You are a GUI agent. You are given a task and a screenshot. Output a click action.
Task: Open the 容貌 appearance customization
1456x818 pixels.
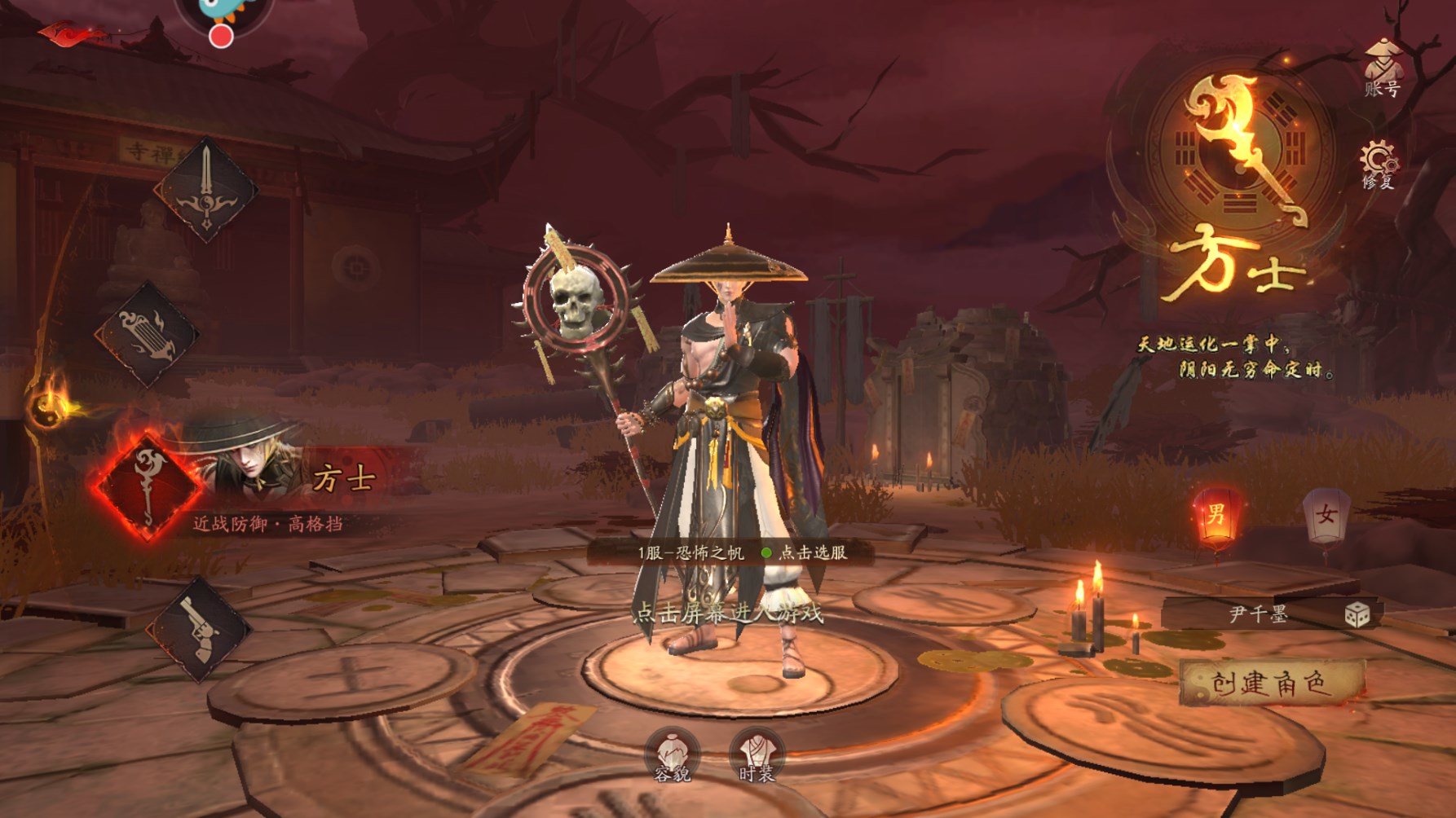pos(673,755)
